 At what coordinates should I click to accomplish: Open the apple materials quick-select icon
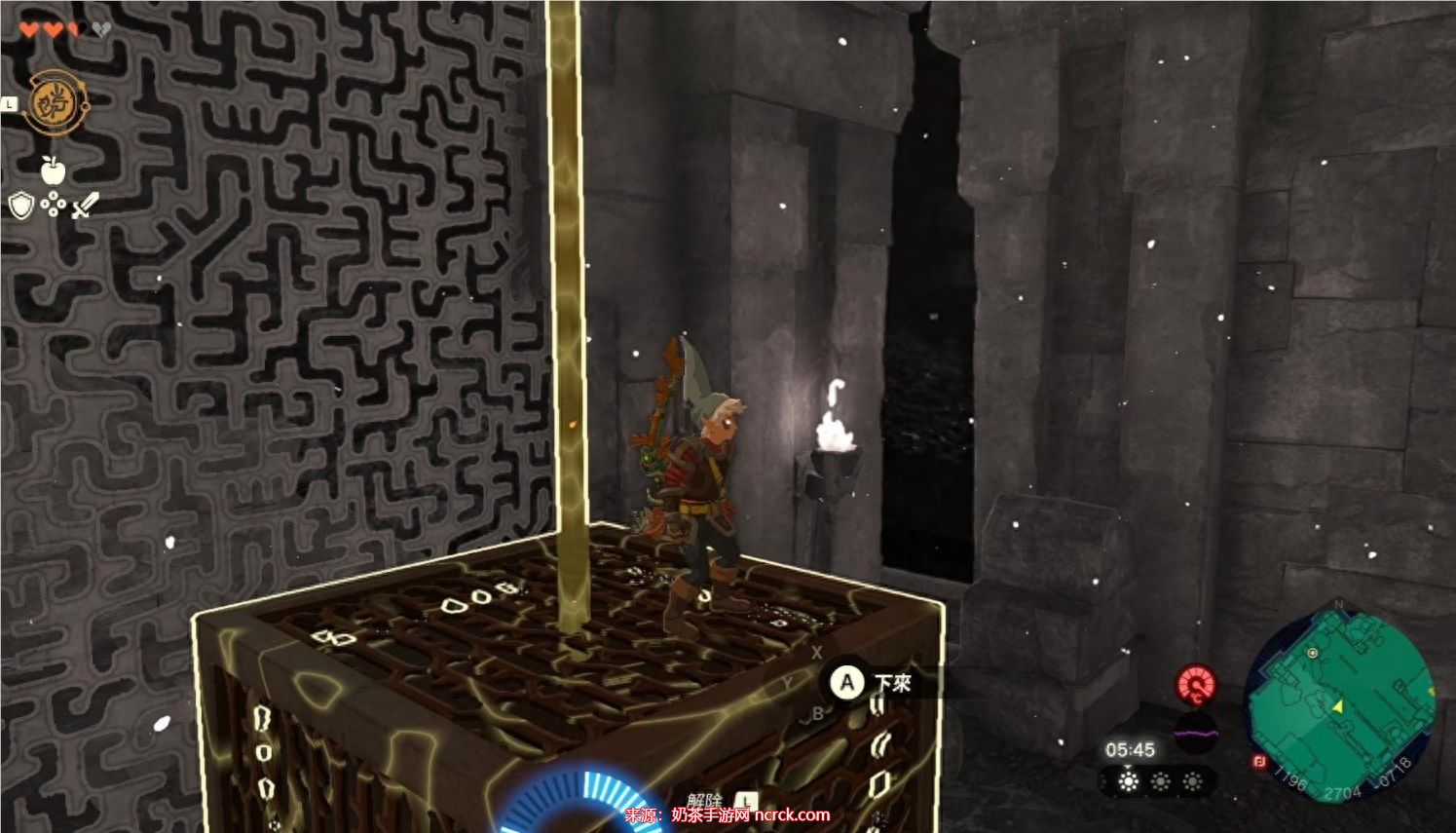(53, 170)
